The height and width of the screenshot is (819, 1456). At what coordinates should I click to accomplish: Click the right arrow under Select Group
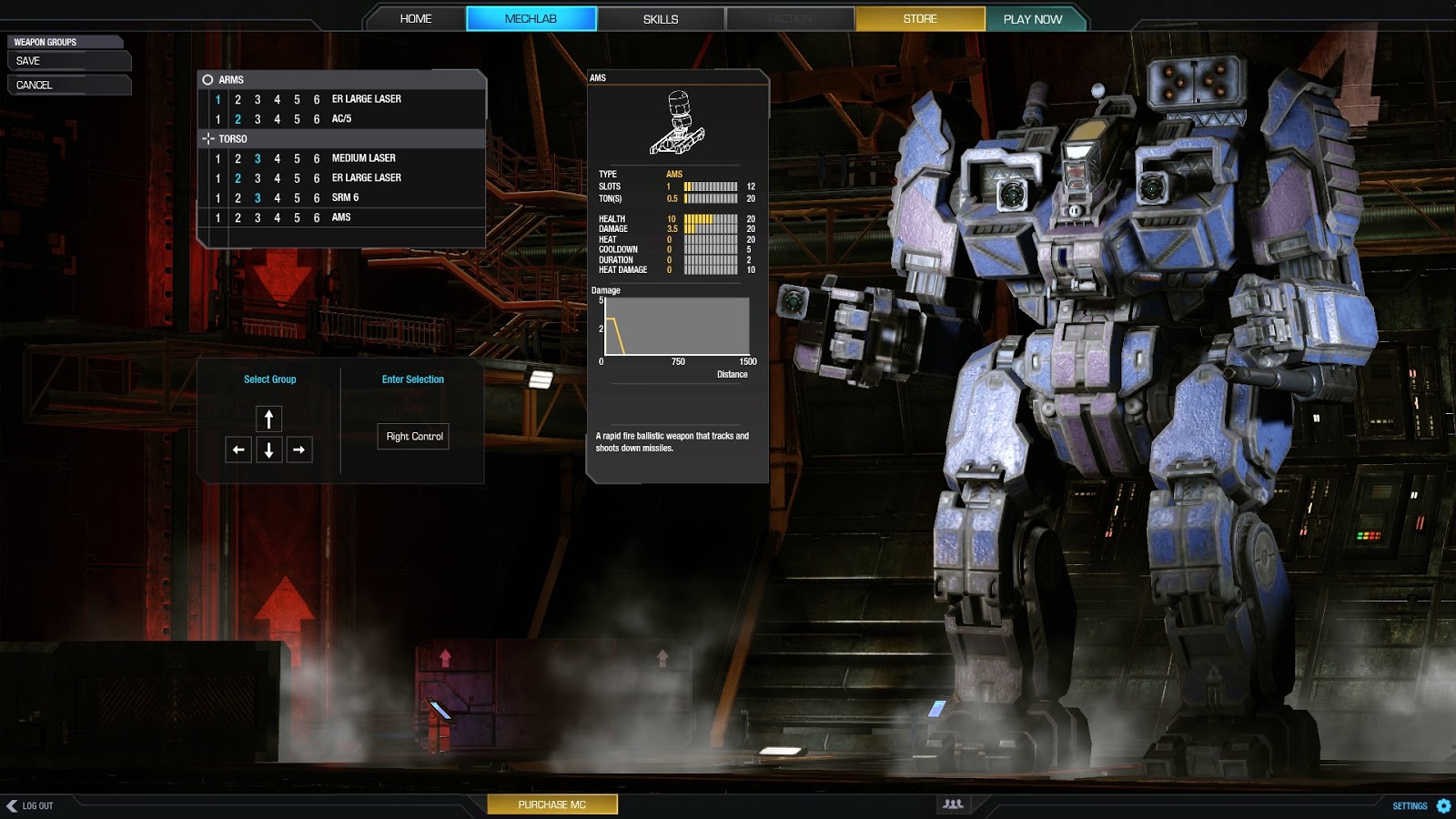coord(299,450)
